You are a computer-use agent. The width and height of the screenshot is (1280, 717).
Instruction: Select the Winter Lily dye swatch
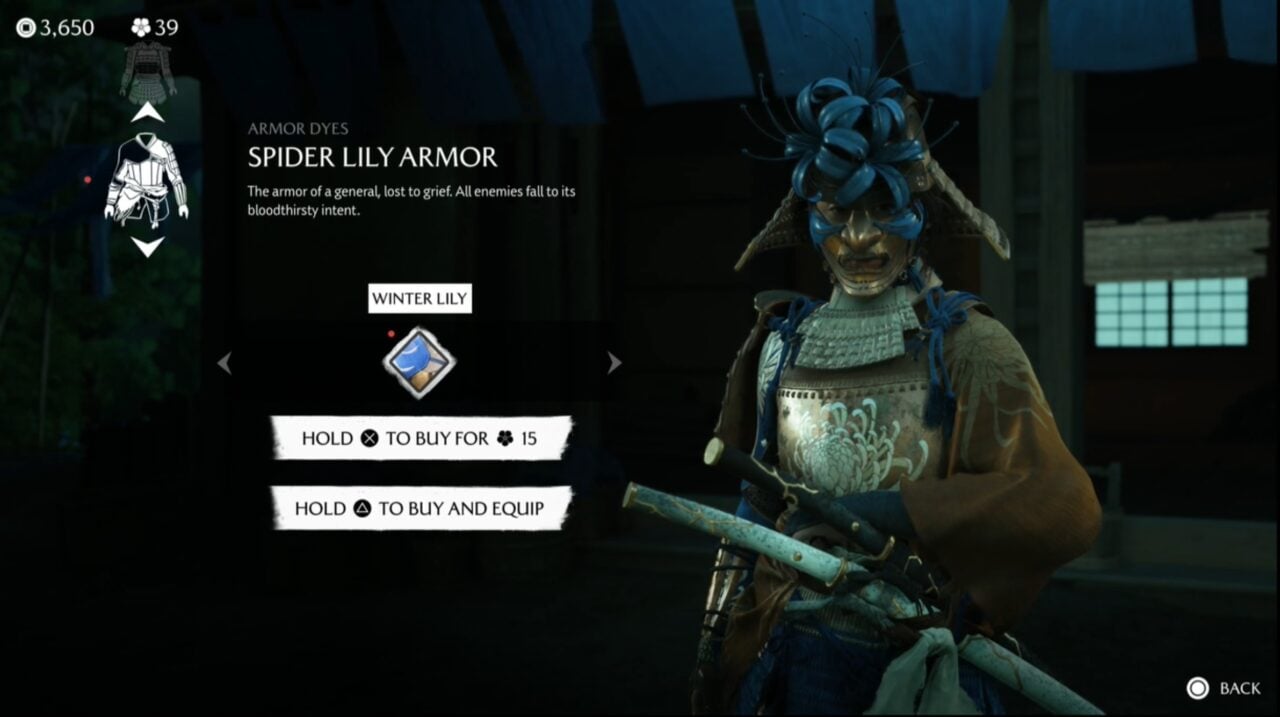click(419, 362)
